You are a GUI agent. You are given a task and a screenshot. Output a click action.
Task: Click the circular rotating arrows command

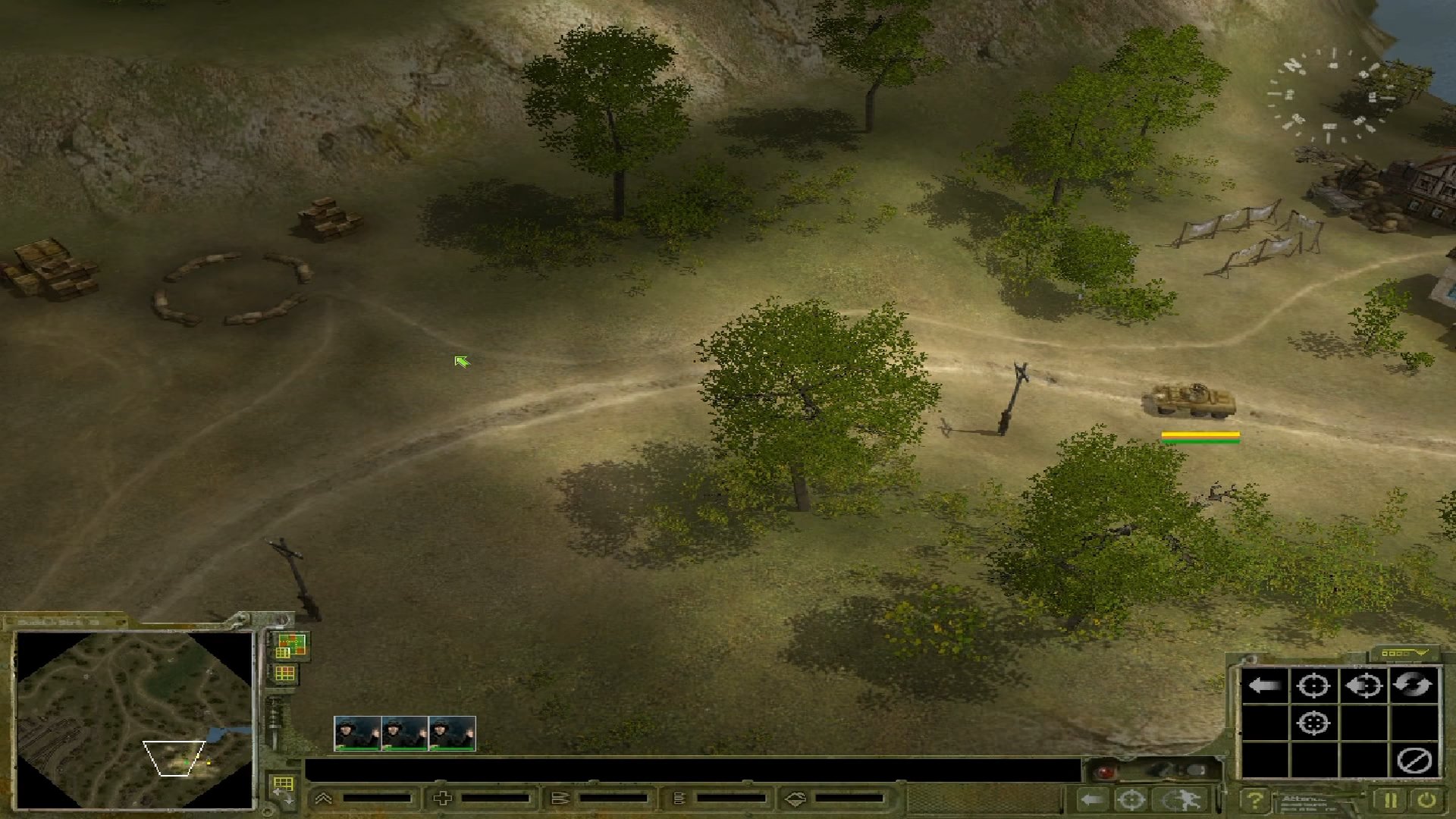(1414, 686)
